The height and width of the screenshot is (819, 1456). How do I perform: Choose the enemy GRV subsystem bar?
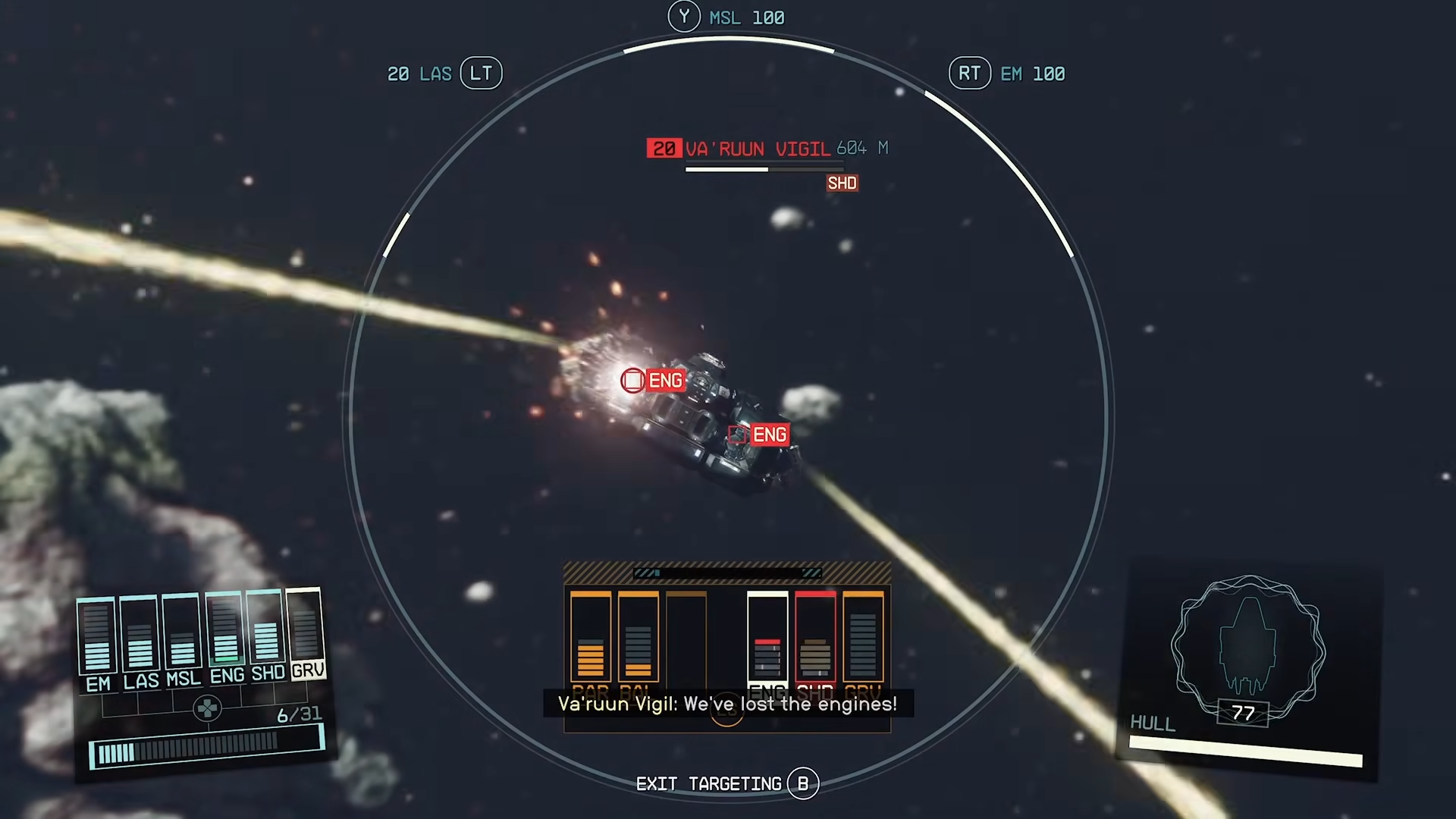[x=863, y=637]
